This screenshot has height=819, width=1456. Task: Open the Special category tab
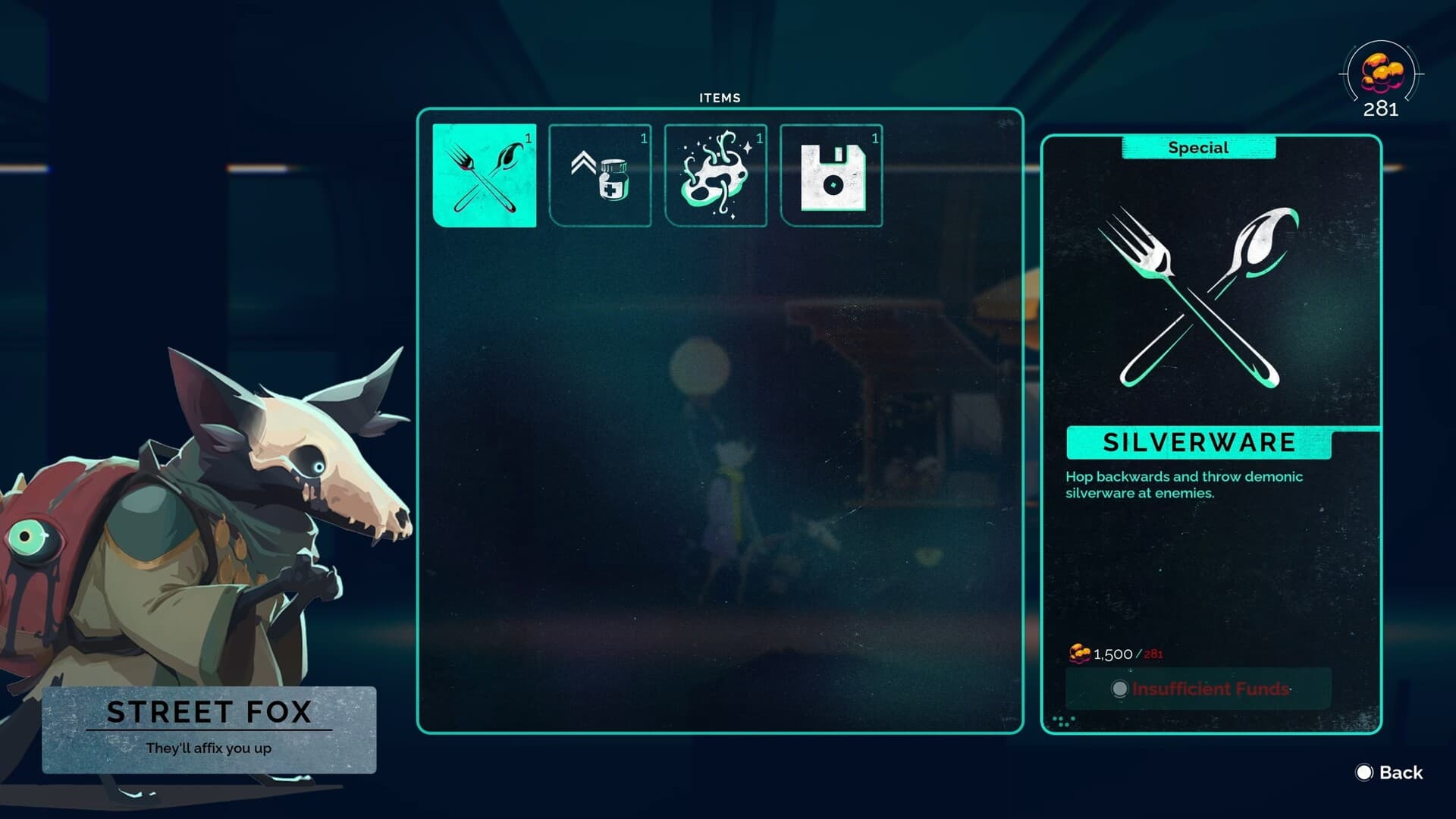coord(1197,147)
